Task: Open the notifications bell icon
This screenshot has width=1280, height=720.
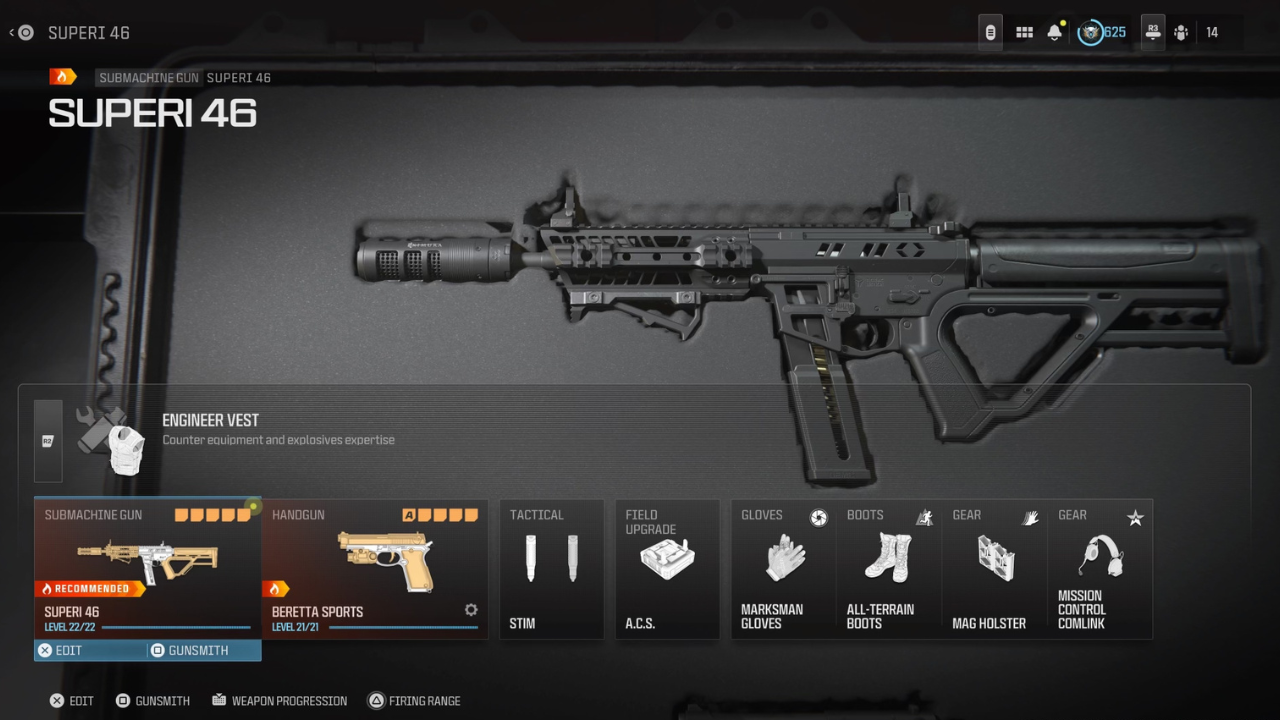Action: pos(1056,32)
